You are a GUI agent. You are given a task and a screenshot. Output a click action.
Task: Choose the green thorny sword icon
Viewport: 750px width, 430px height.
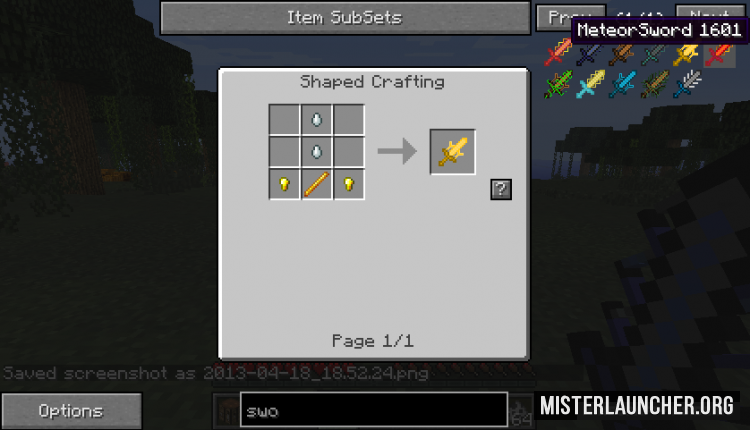558,86
